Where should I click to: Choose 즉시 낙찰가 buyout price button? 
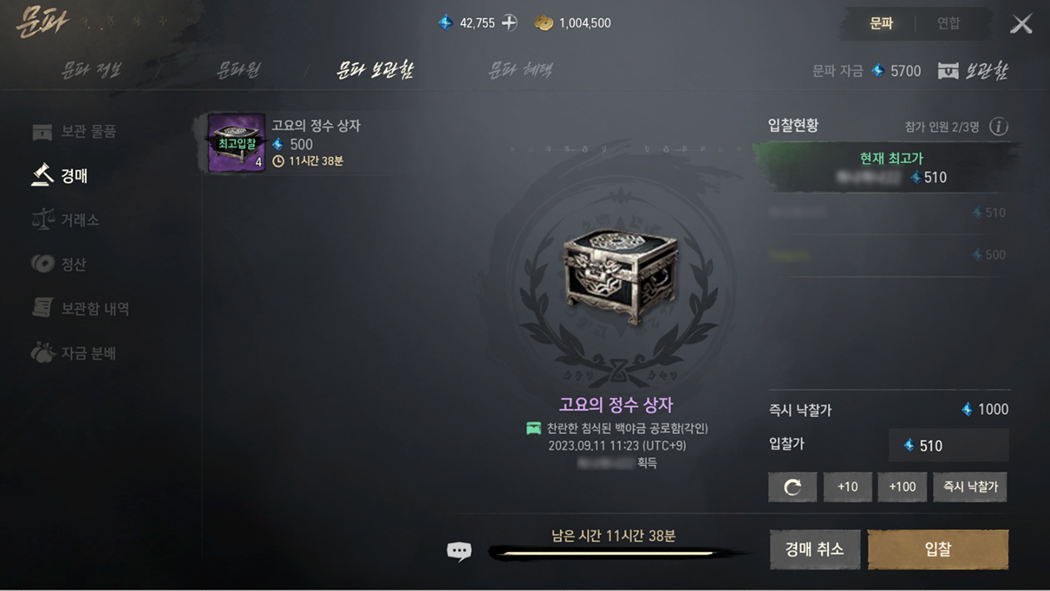[970, 487]
